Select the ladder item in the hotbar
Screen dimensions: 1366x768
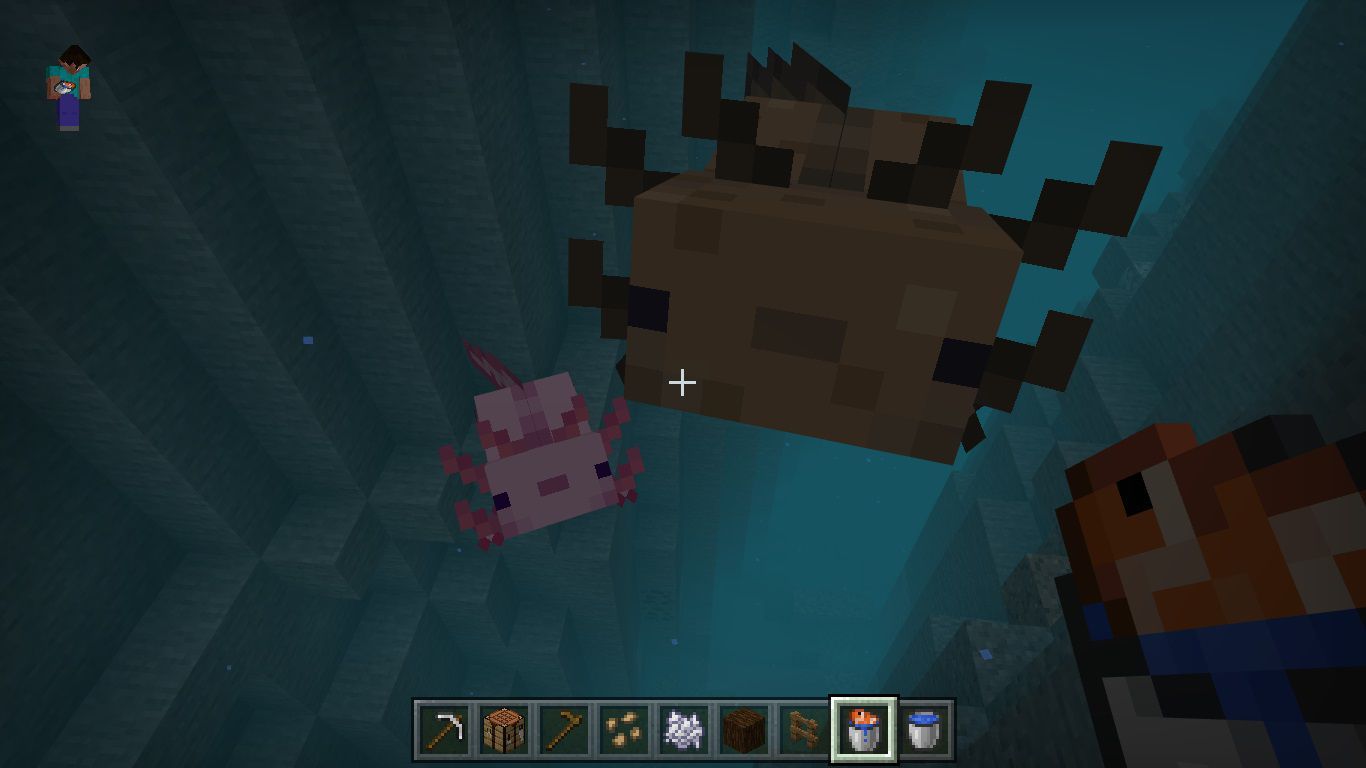[x=803, y=730]
